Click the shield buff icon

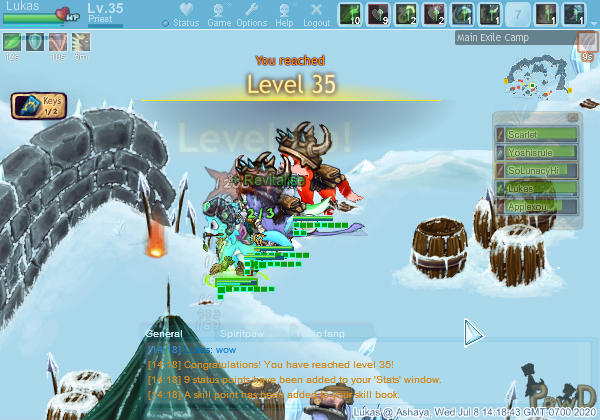click(34, 42)
